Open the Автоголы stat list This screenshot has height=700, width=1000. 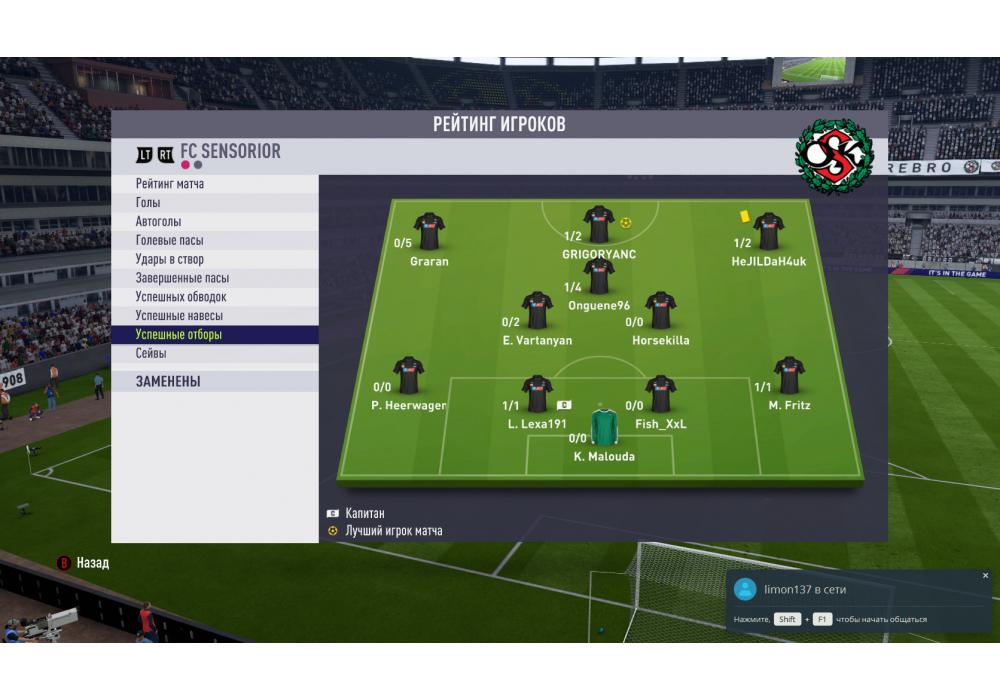[159, 222]
